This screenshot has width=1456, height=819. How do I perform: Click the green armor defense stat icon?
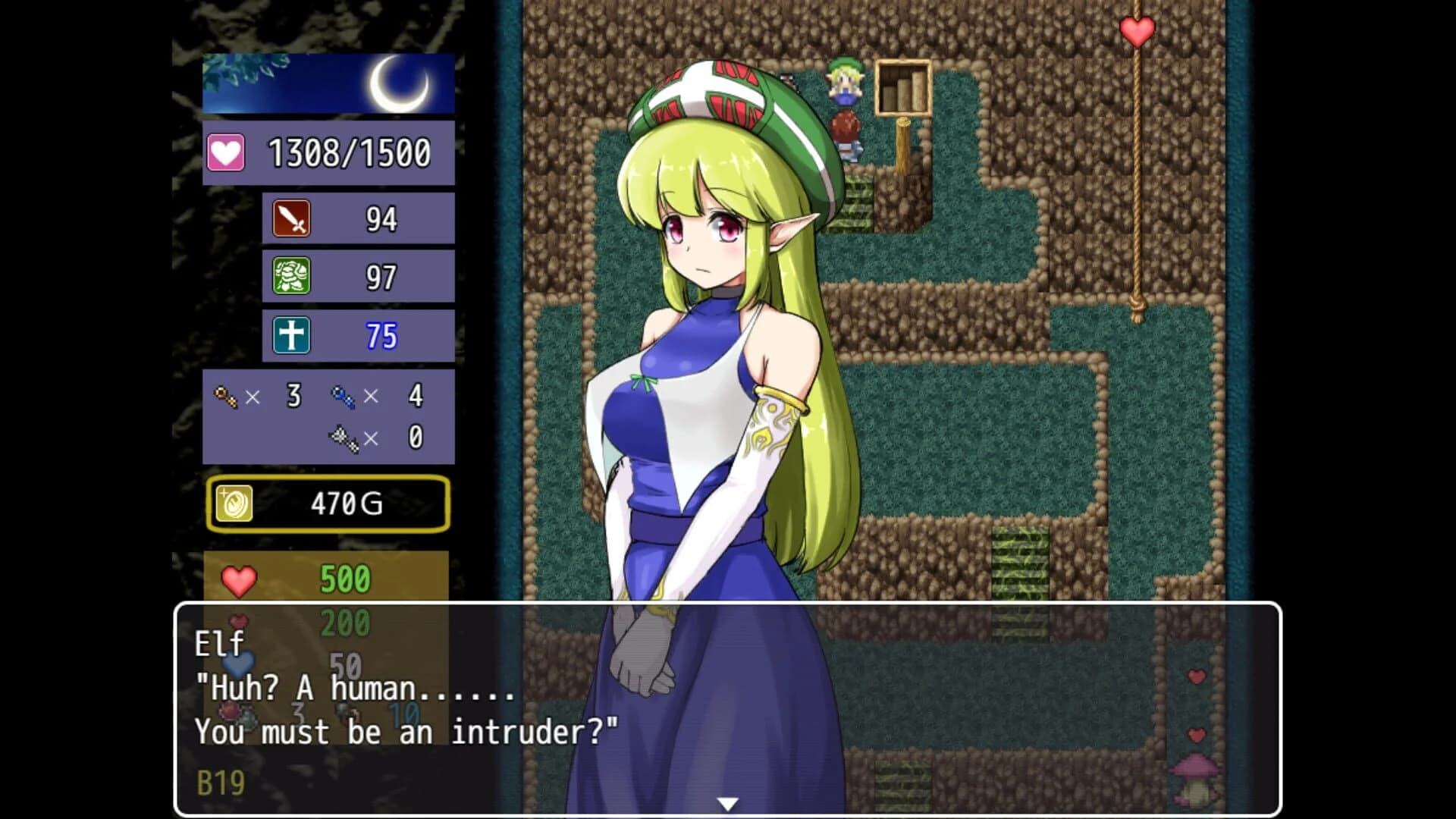coord(290,276)
